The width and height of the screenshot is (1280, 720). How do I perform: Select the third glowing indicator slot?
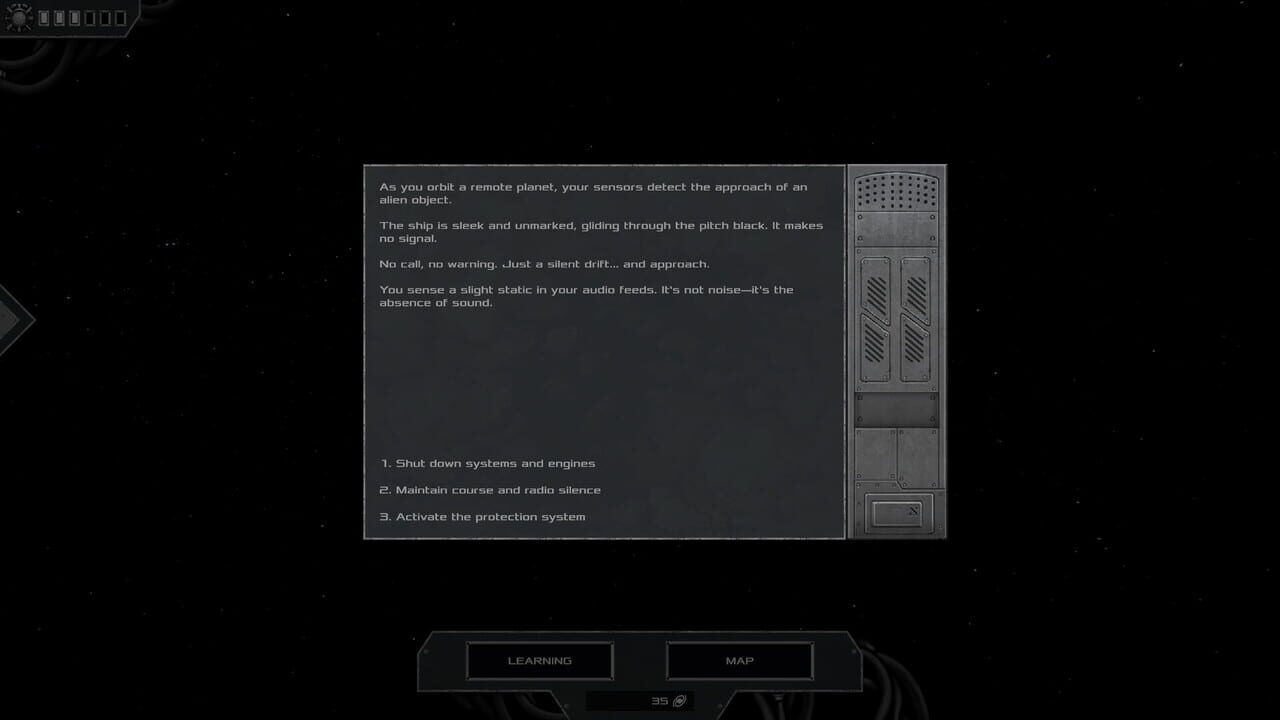click(76, 17)
